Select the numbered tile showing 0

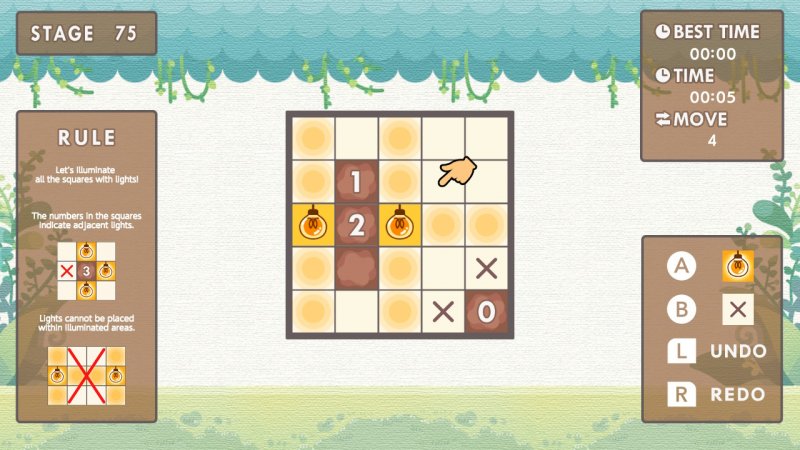(x=486, y=311)
